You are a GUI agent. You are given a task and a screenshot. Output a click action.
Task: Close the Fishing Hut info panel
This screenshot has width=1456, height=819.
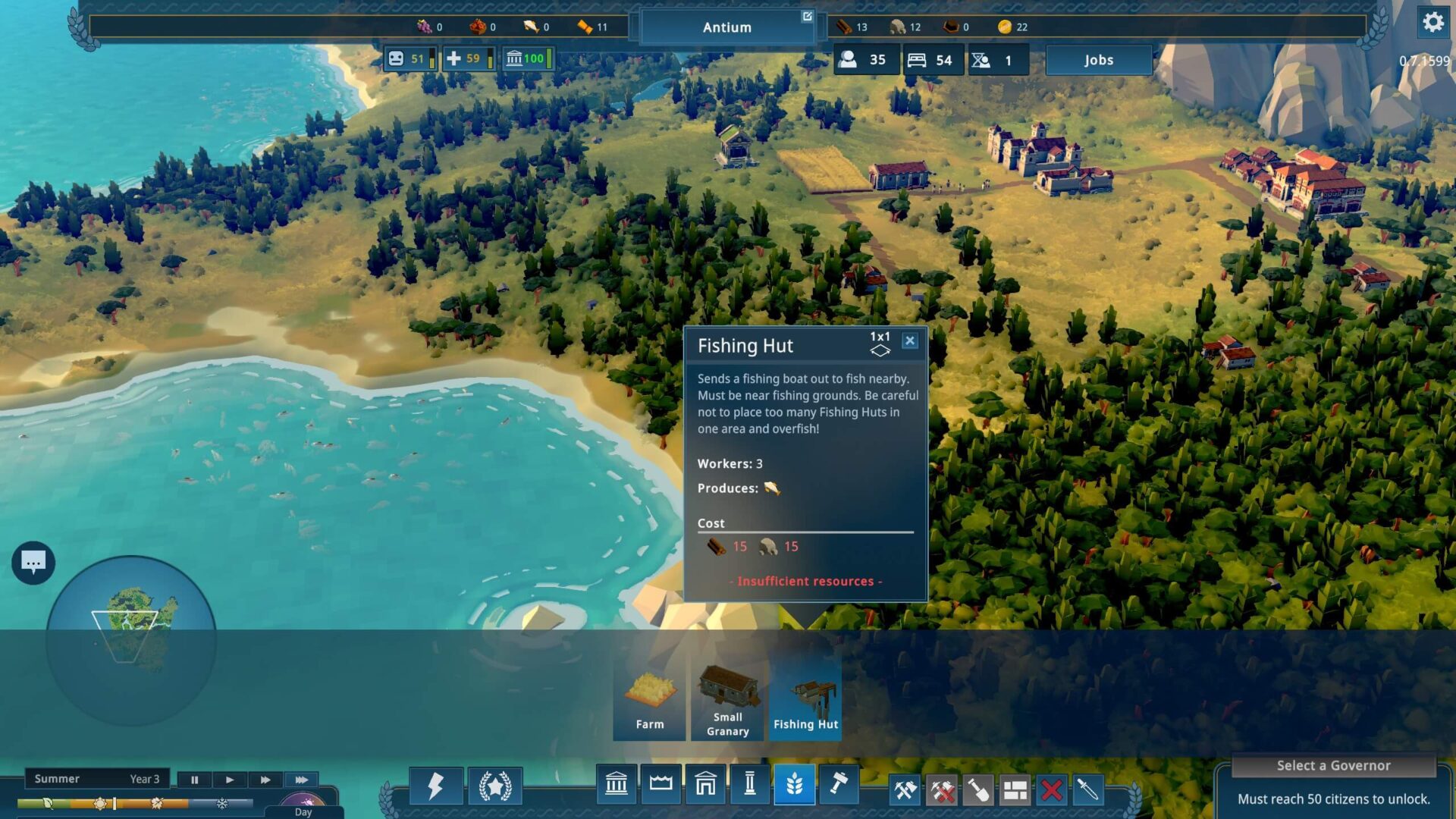click(909, 341)
